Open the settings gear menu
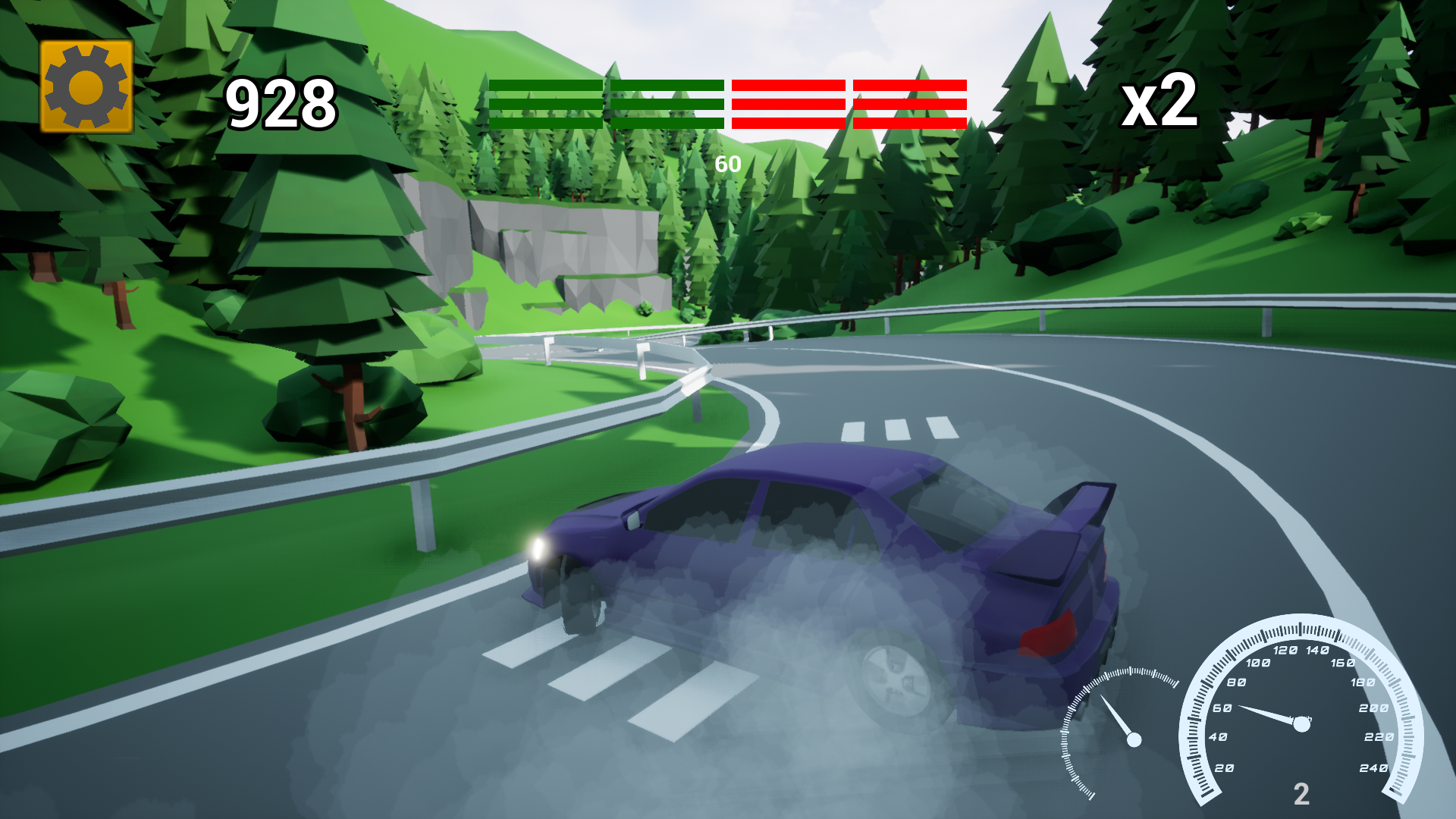The image size is (1456, 819). click(x=85, y=86)
